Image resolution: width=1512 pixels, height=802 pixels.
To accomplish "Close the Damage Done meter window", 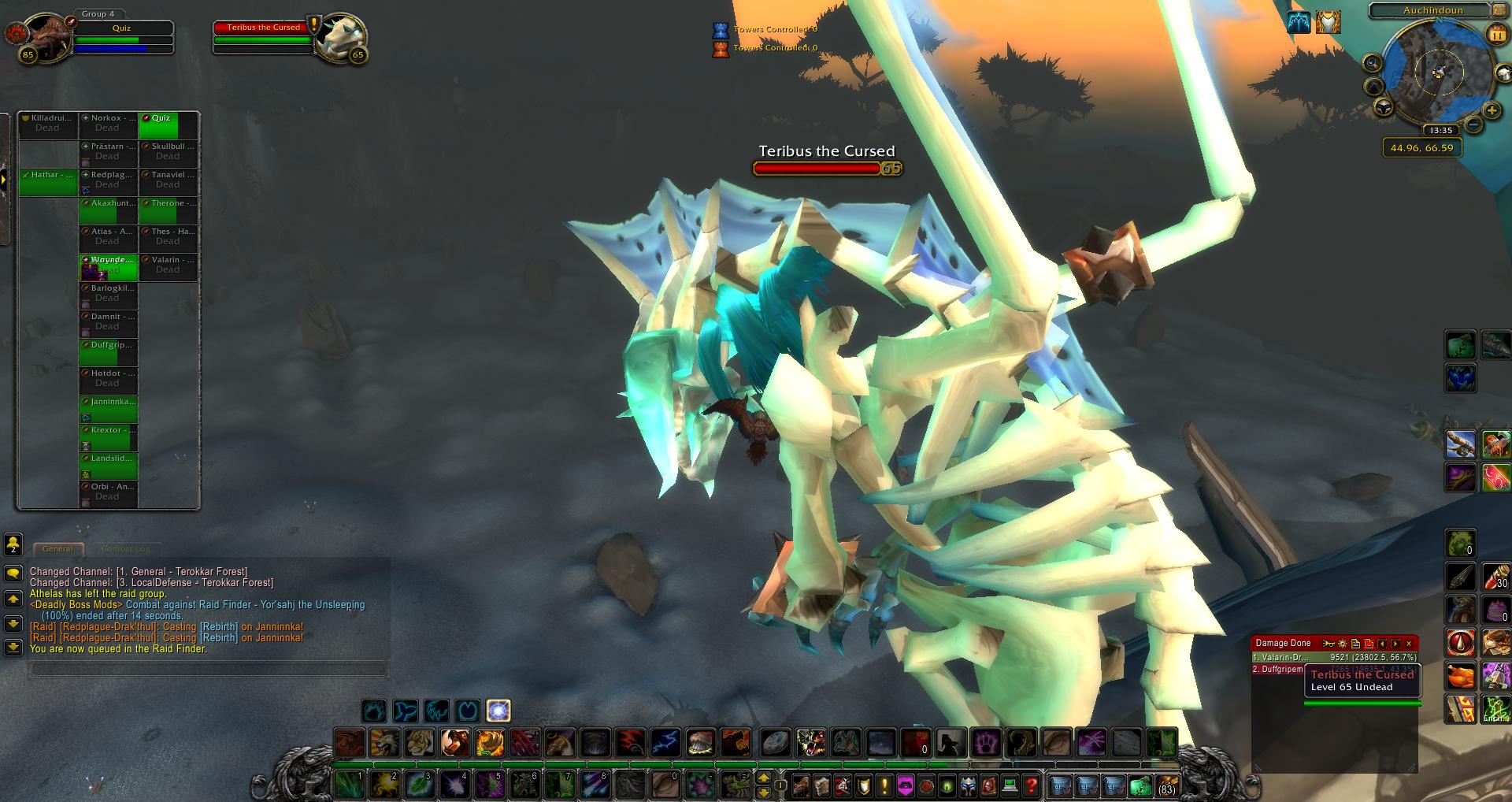I will click(1409, 644).
